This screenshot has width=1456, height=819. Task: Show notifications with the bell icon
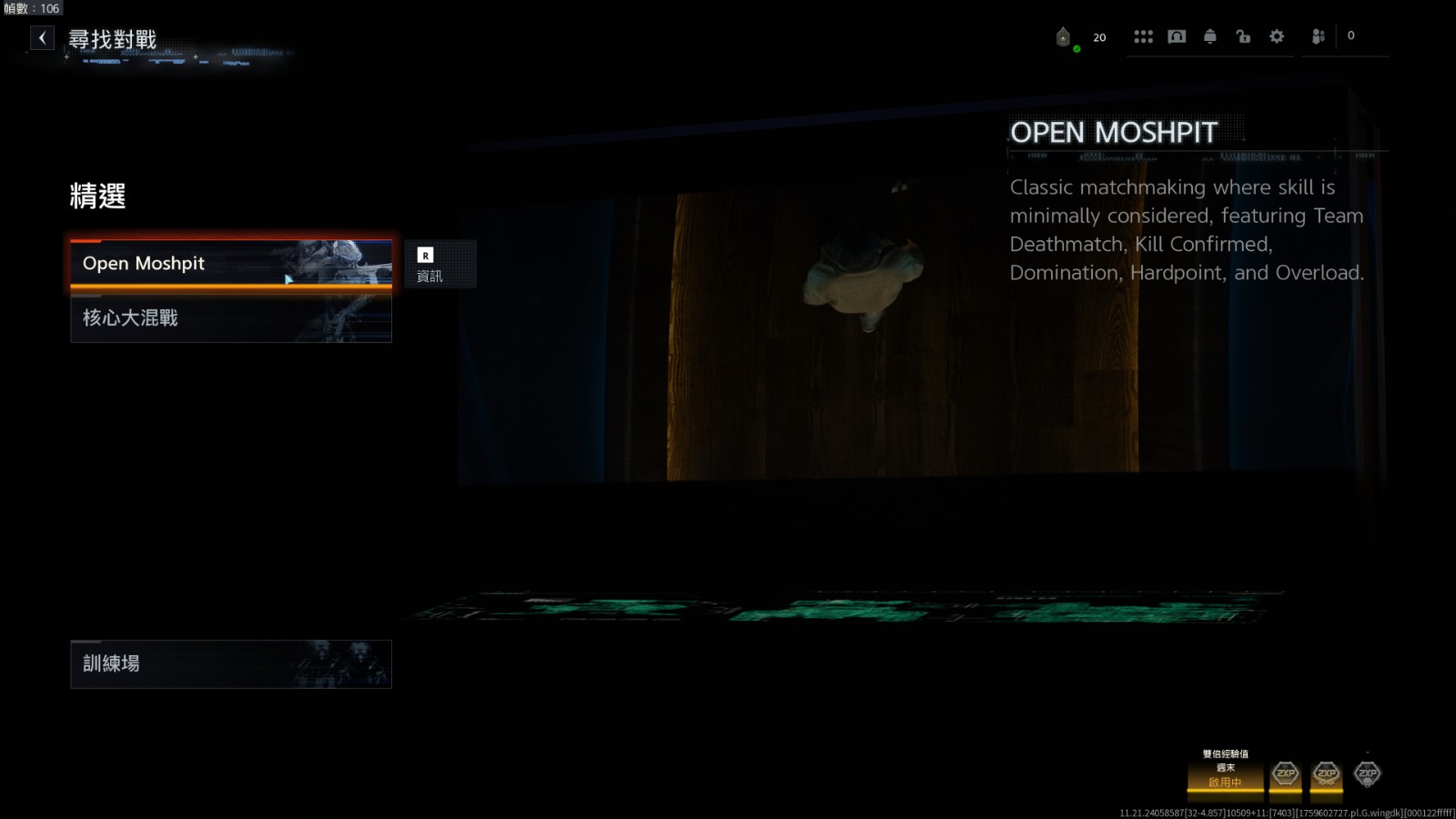coord(1210,36)
